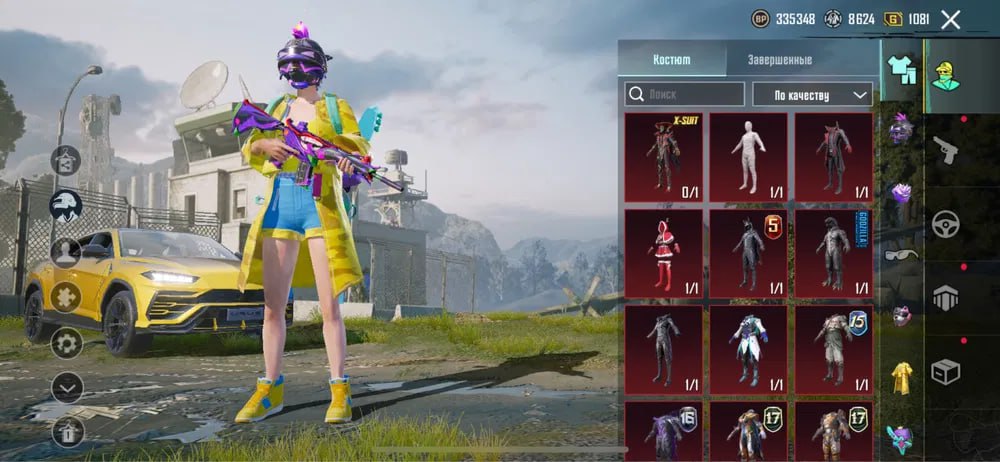This screenshot has width=1000, height=462.
Task: Pick the Godzilla collaboration outfit
Action: [833, 250]
